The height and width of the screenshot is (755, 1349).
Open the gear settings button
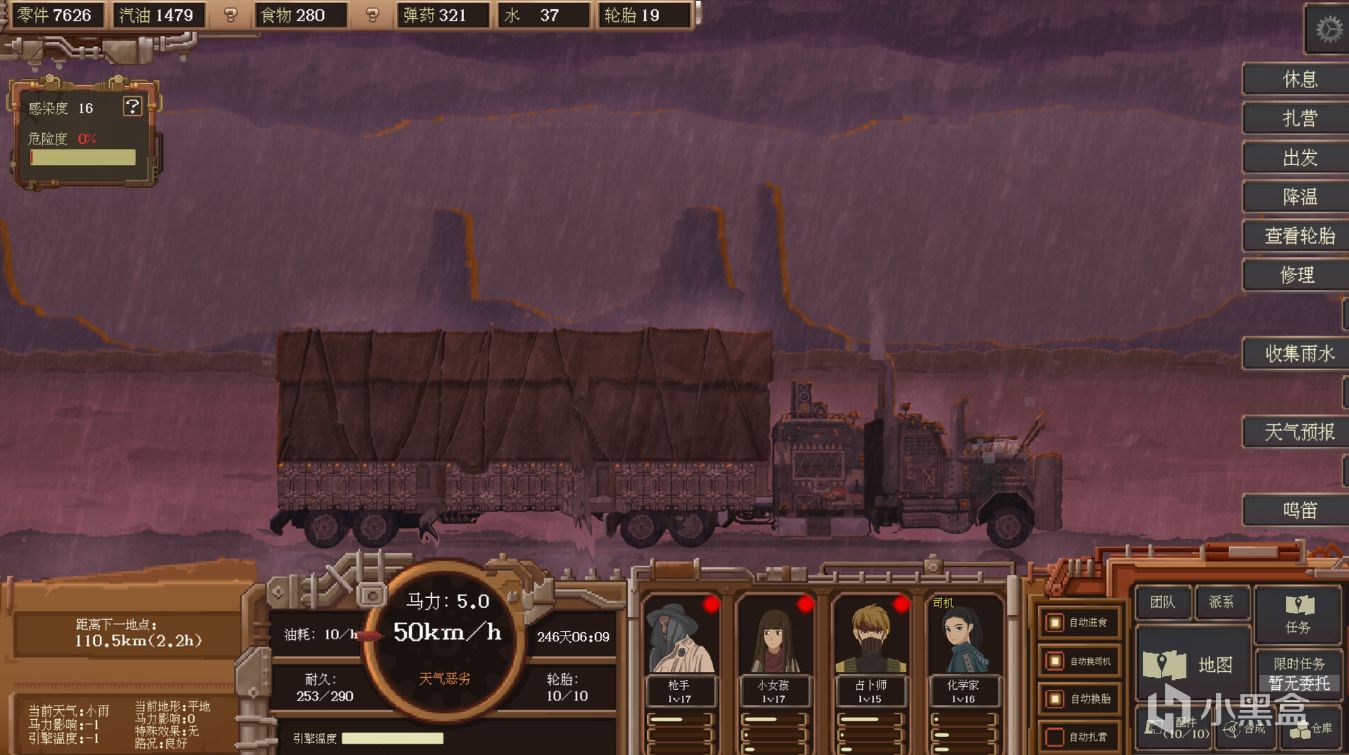(1328, 30)
